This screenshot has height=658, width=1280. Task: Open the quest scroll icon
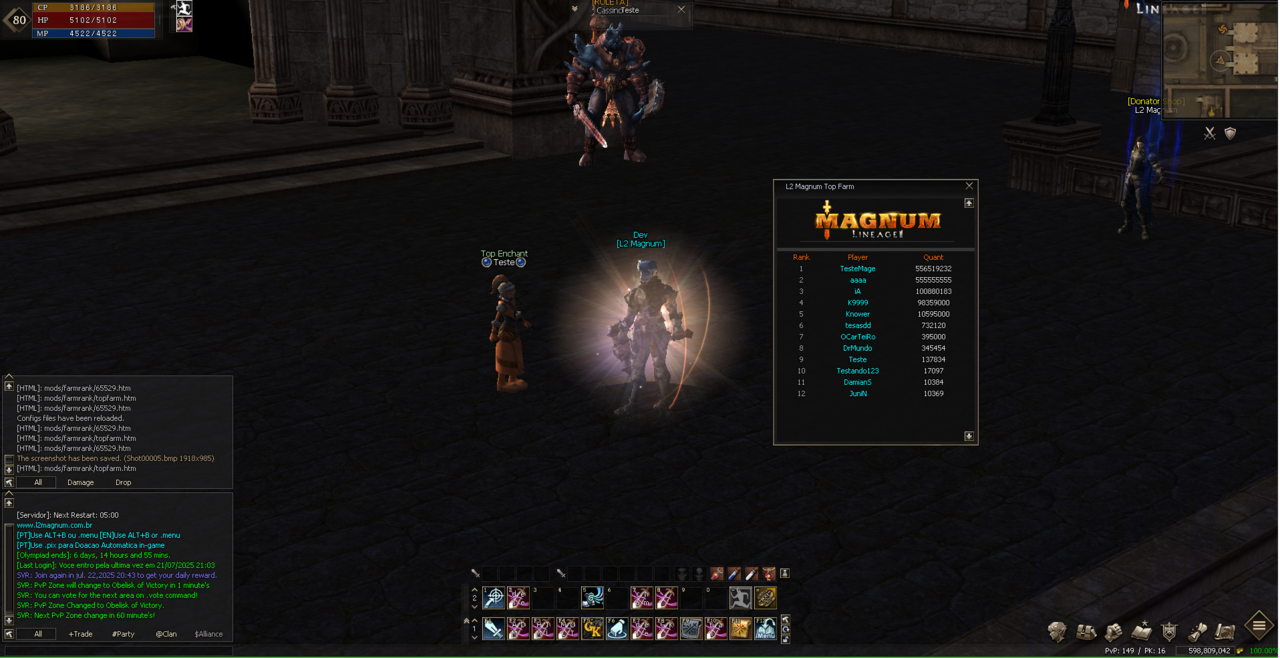(x=1197, y=631)
